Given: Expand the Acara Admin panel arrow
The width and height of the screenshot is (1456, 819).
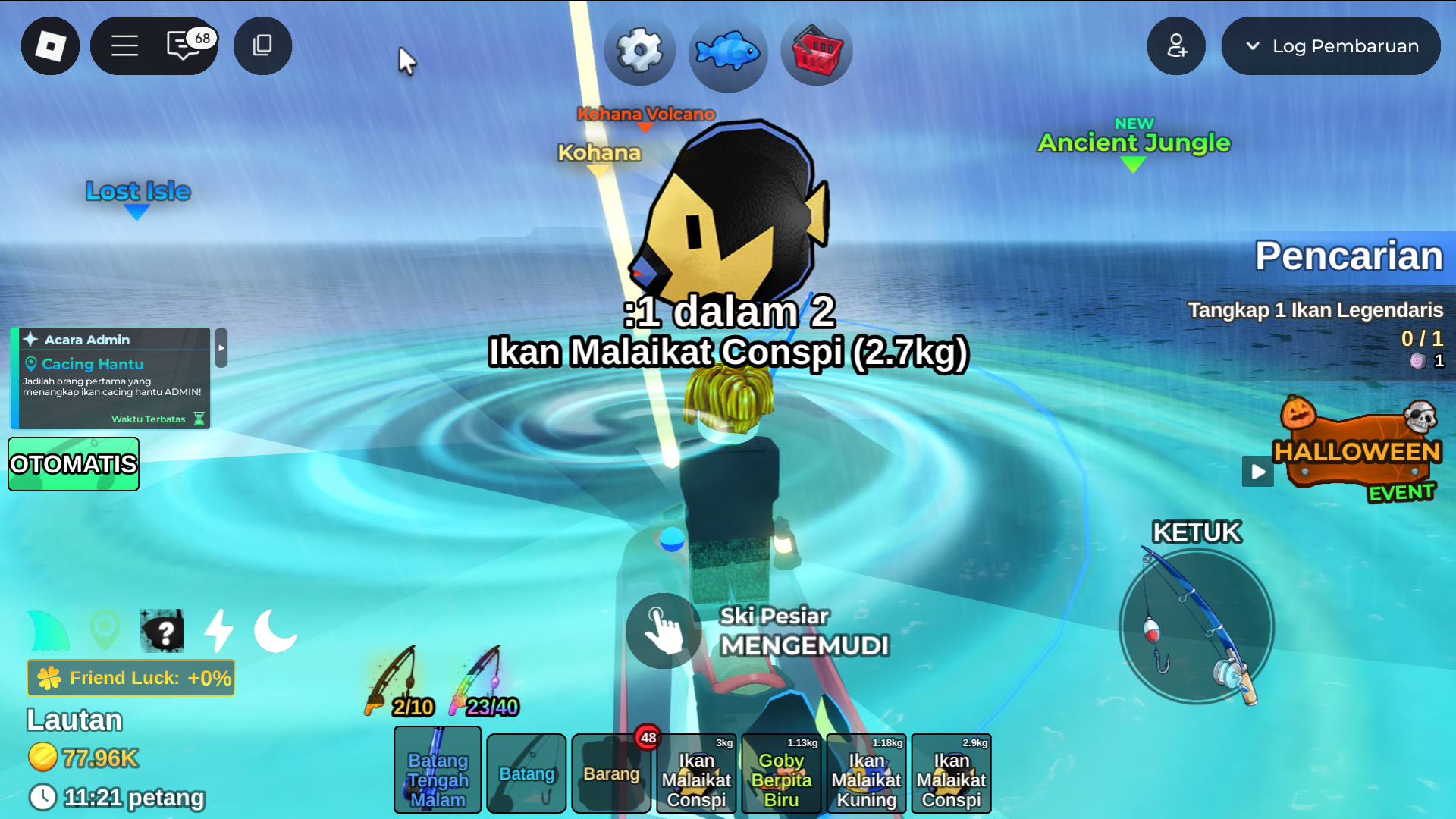Looking at the screenshot, I should (221, 348).
